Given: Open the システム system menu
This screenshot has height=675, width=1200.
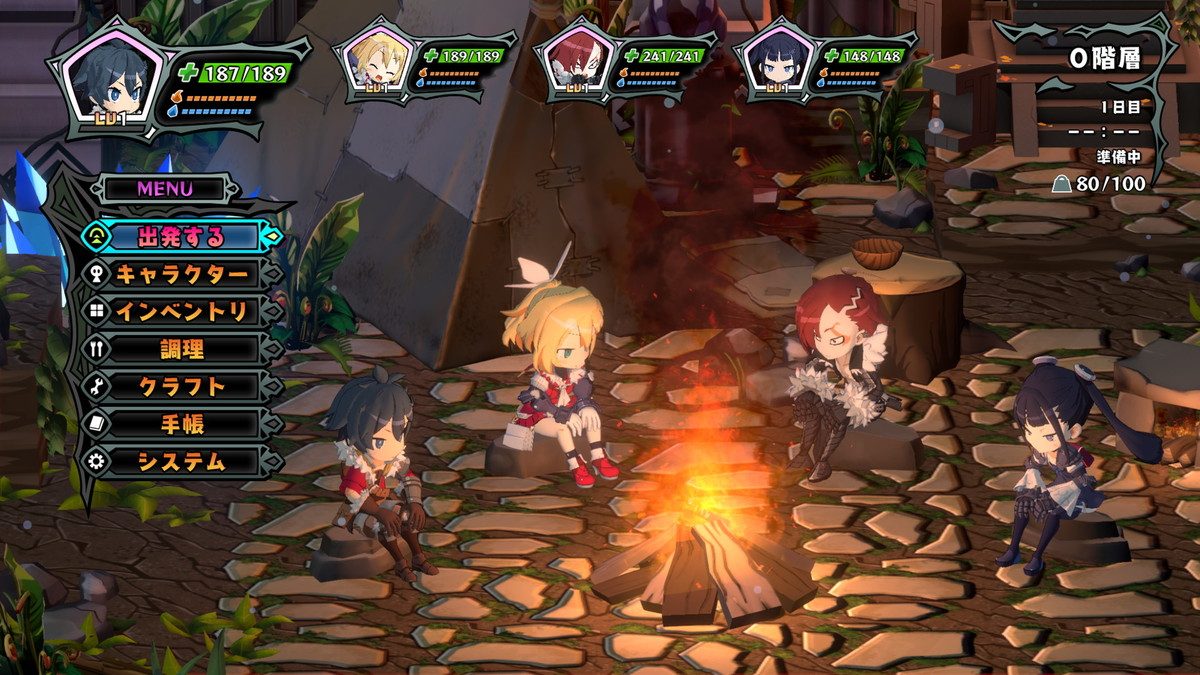Looking at the screenshot, I should coord(181,461).
